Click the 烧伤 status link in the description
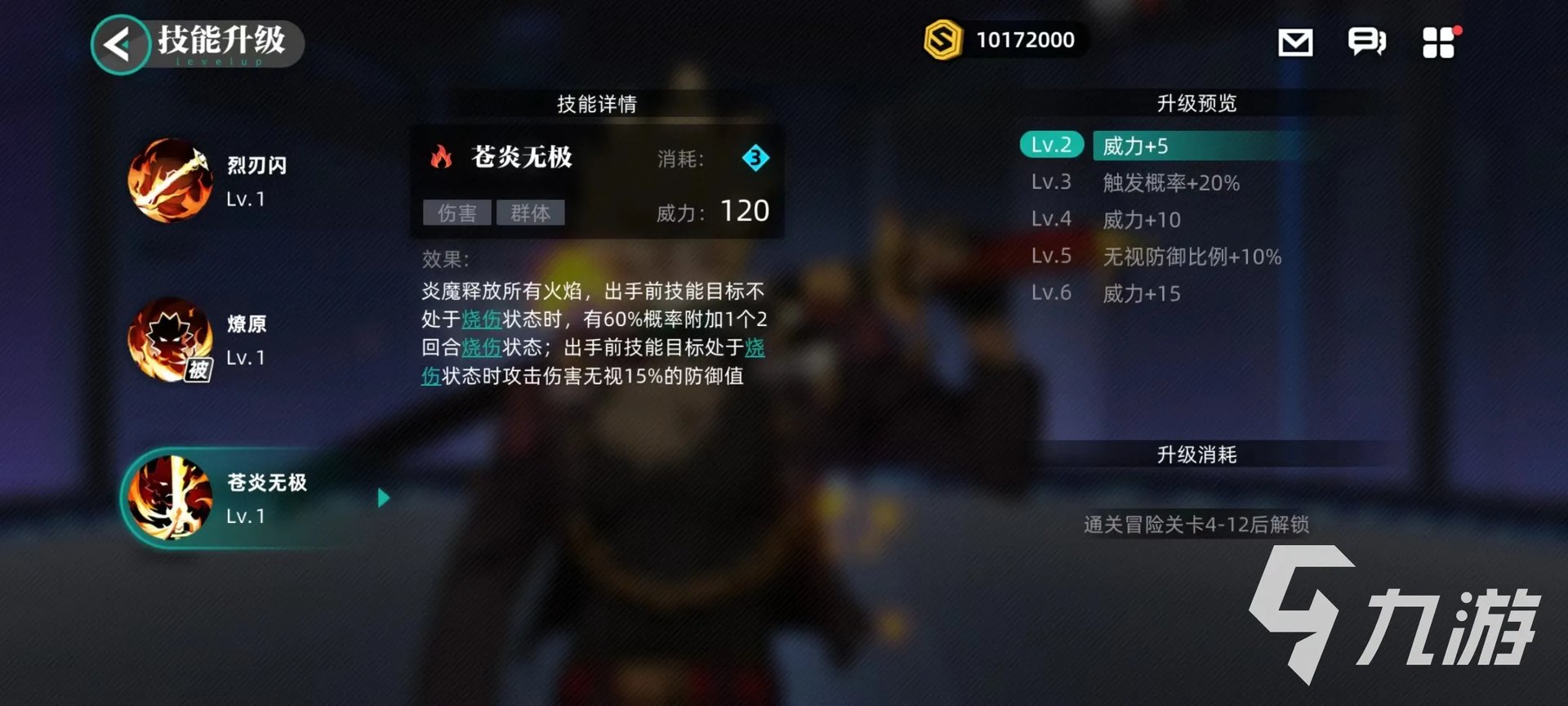The image size is (1568, 706). point(483,320)
